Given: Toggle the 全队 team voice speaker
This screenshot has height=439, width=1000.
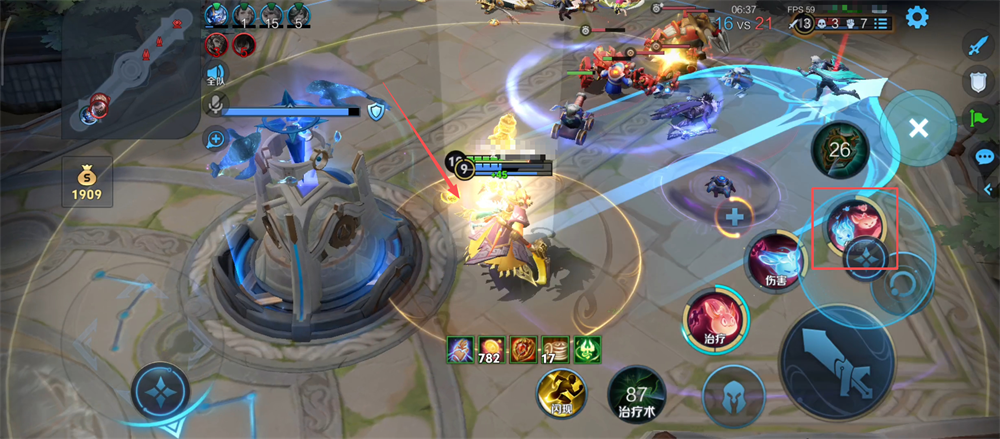Looking at the screenshot, I should (215, 73).
